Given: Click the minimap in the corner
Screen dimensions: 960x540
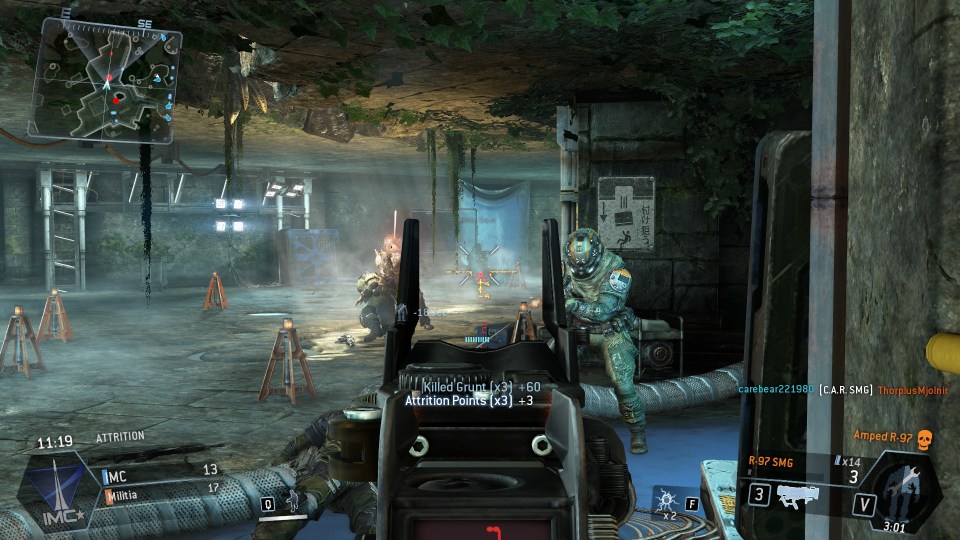Looking at the screenshot, I should [x=108, y=81].
